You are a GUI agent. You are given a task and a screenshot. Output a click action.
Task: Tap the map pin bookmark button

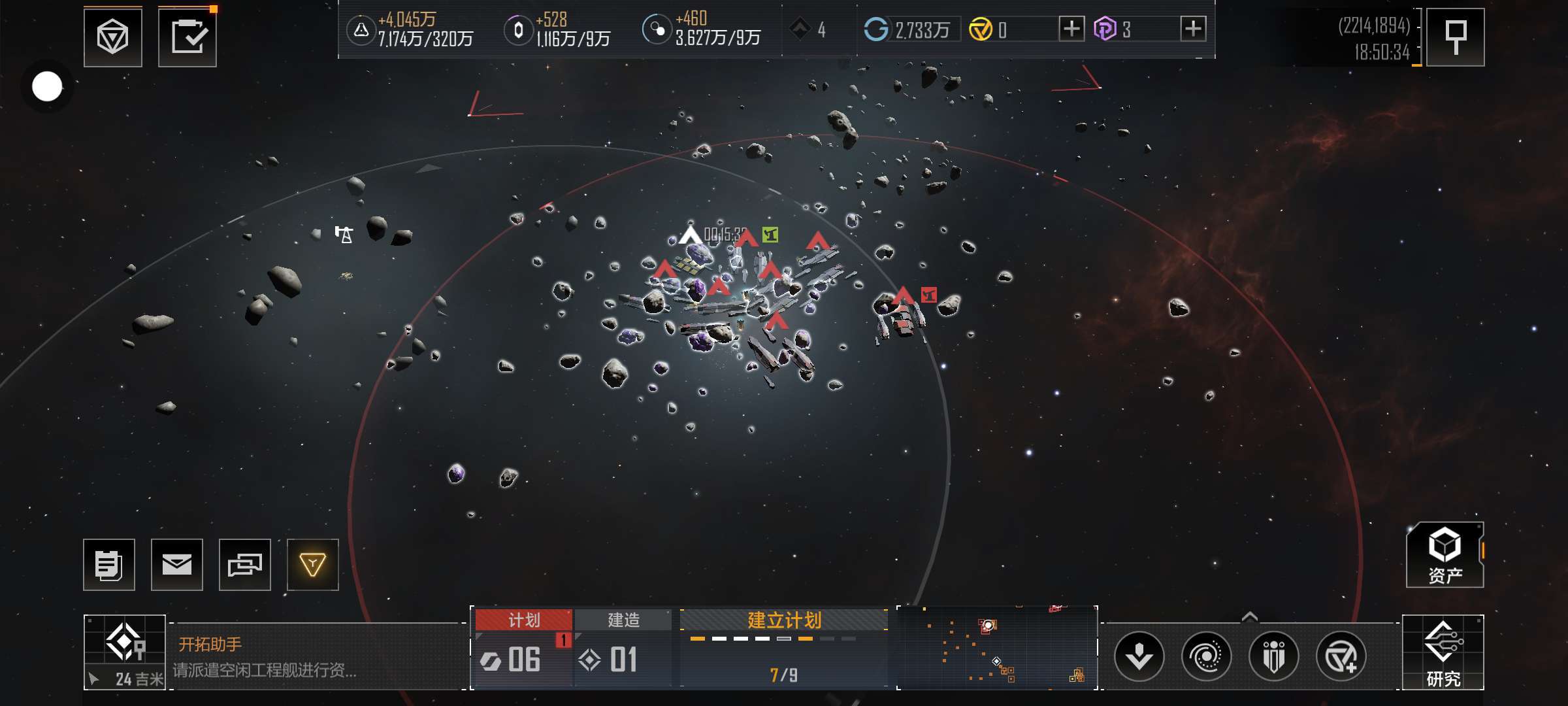tap(1455, 37)
